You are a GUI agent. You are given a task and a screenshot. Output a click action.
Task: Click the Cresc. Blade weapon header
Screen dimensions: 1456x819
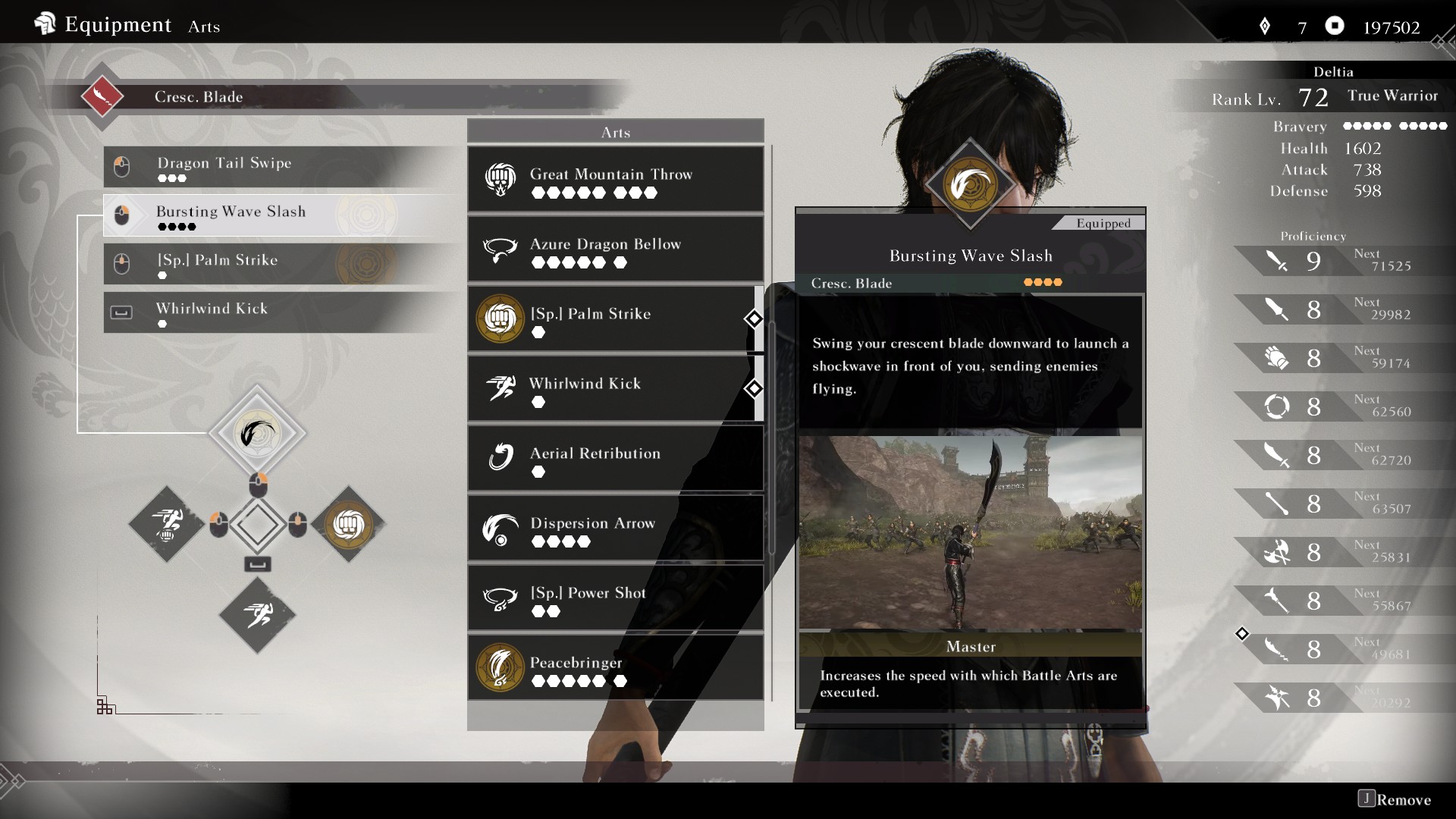pos(199,97)
